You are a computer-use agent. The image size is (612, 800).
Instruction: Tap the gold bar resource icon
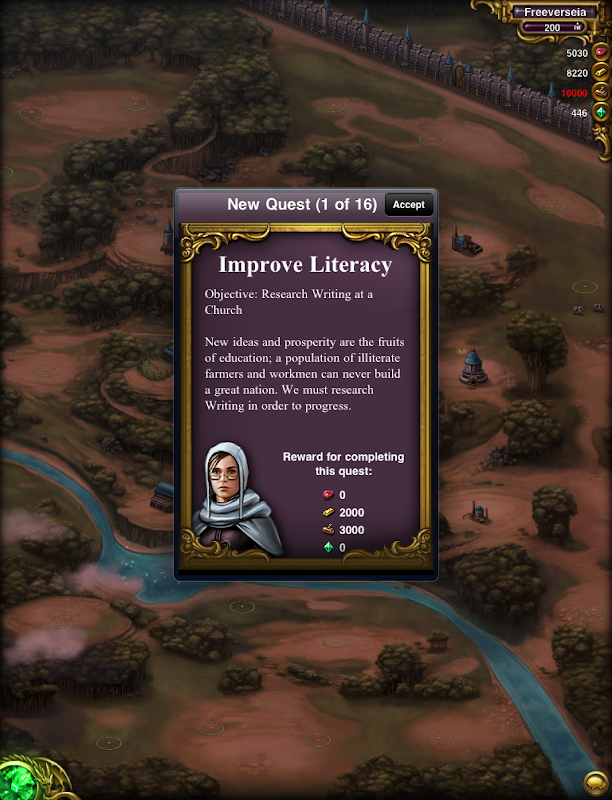pyautogui.click(x=600, y=73)
